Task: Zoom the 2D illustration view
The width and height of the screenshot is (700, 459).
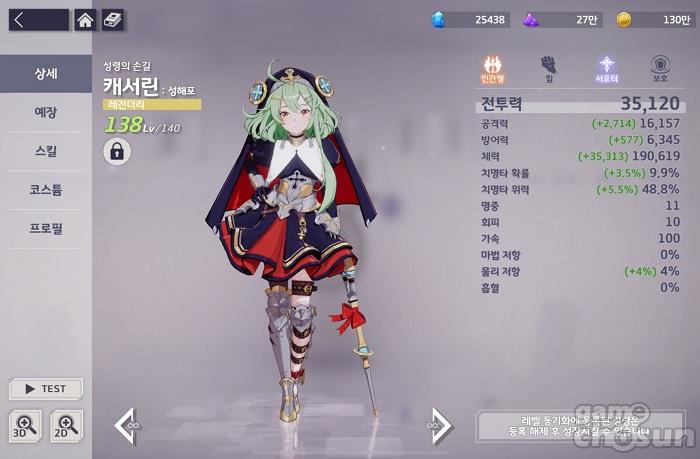Action: pos(67,425)
